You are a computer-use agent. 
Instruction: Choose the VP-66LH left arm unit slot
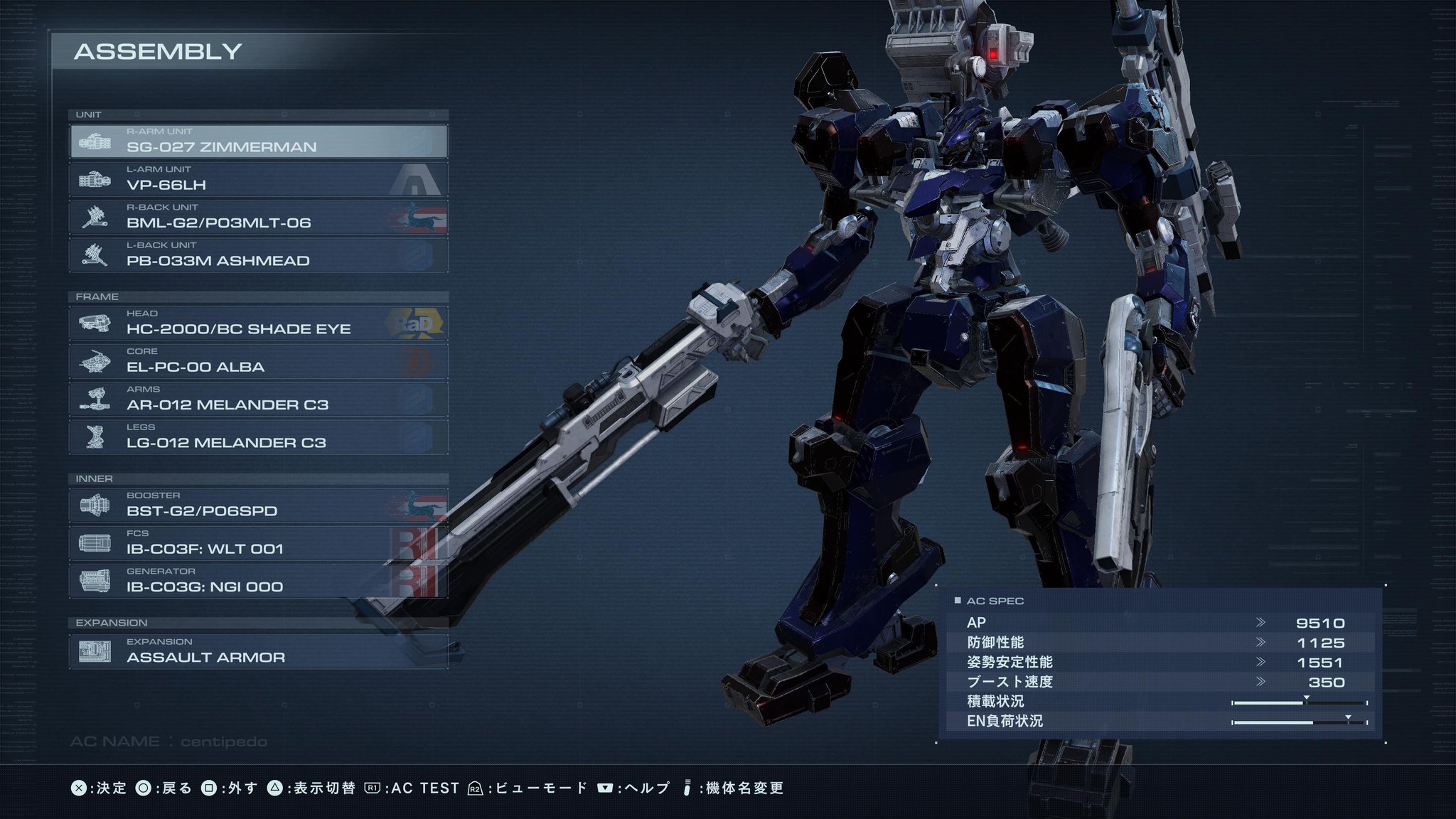[x=258, y=179]
